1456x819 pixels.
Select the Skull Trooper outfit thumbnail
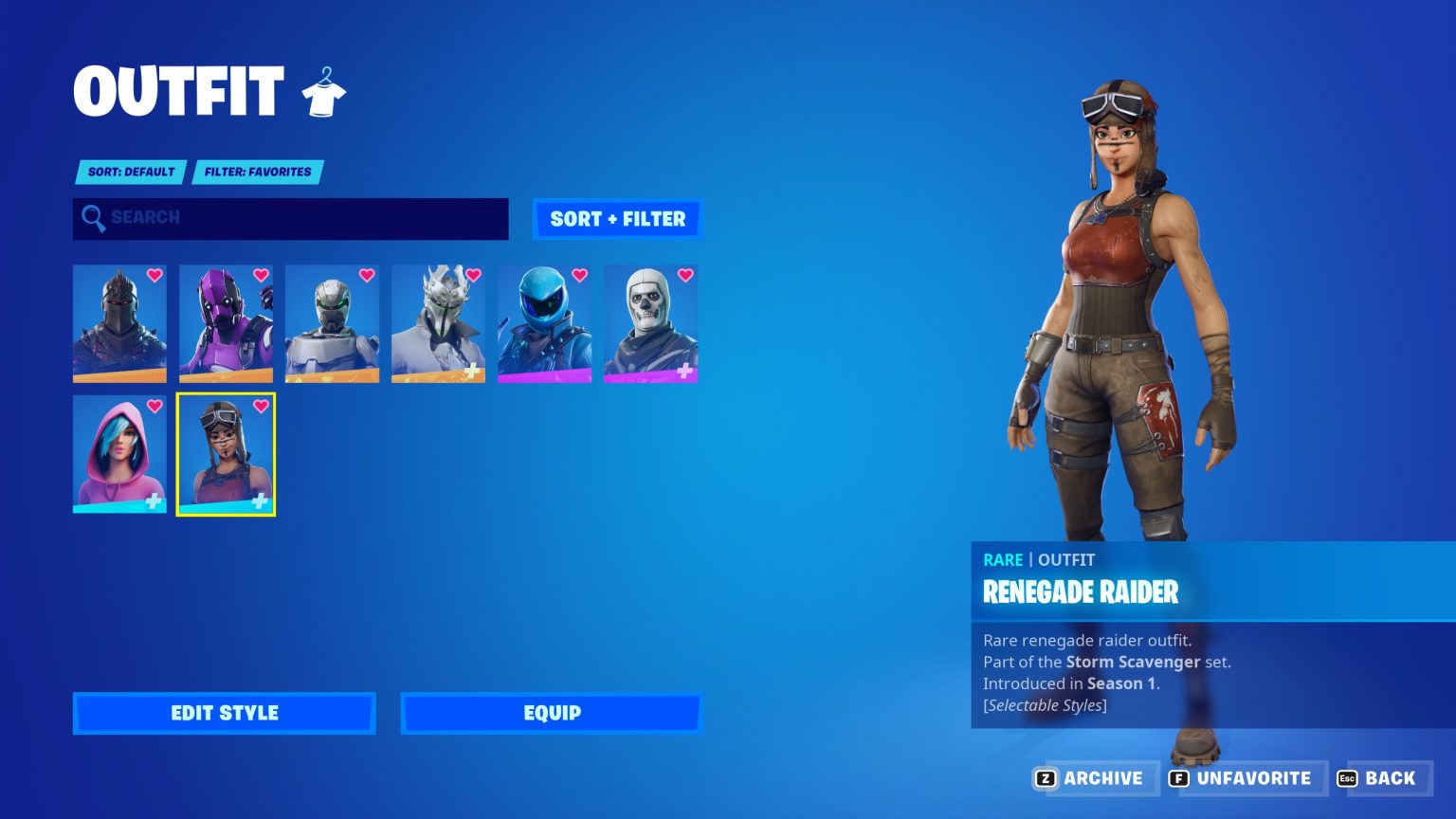(x=650, y=323)
